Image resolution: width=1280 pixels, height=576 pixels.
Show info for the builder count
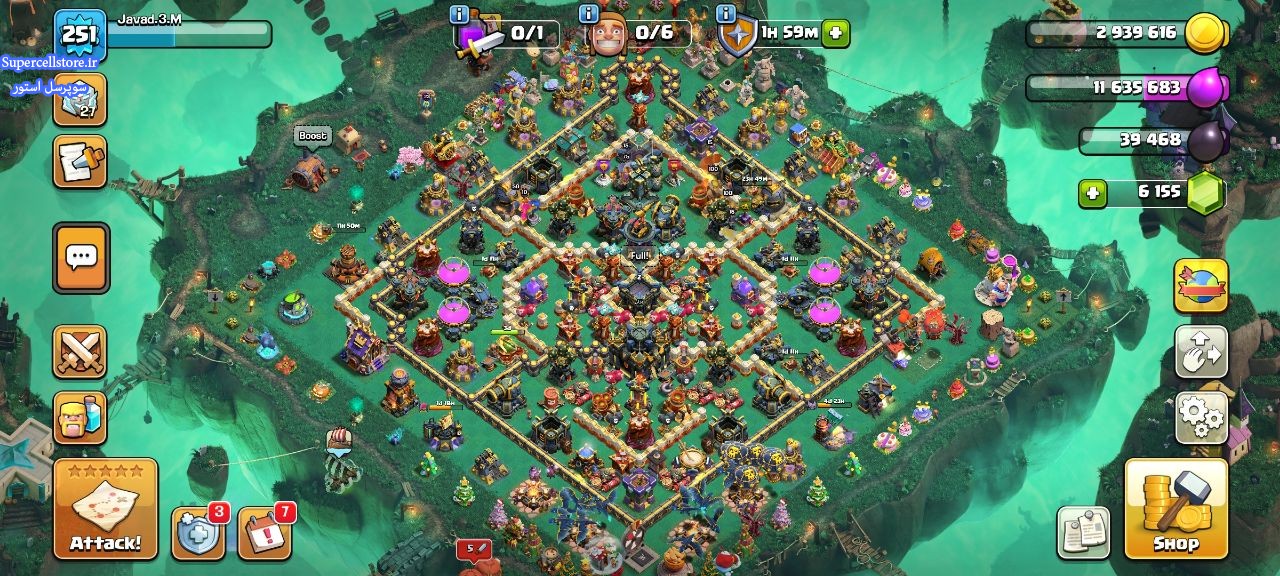[x=589, y=14]
